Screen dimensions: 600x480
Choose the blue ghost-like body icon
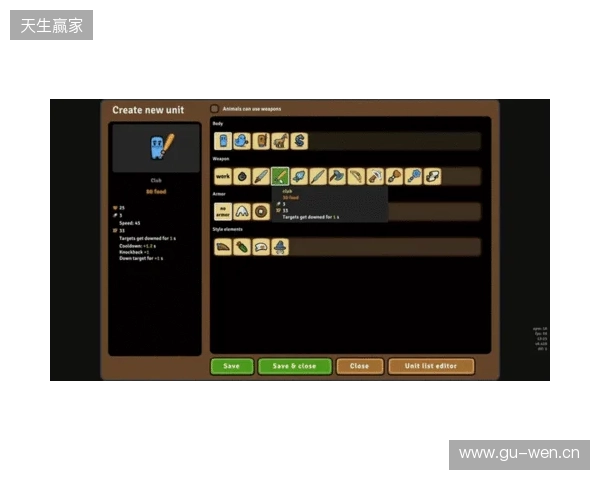pos(241,141)
